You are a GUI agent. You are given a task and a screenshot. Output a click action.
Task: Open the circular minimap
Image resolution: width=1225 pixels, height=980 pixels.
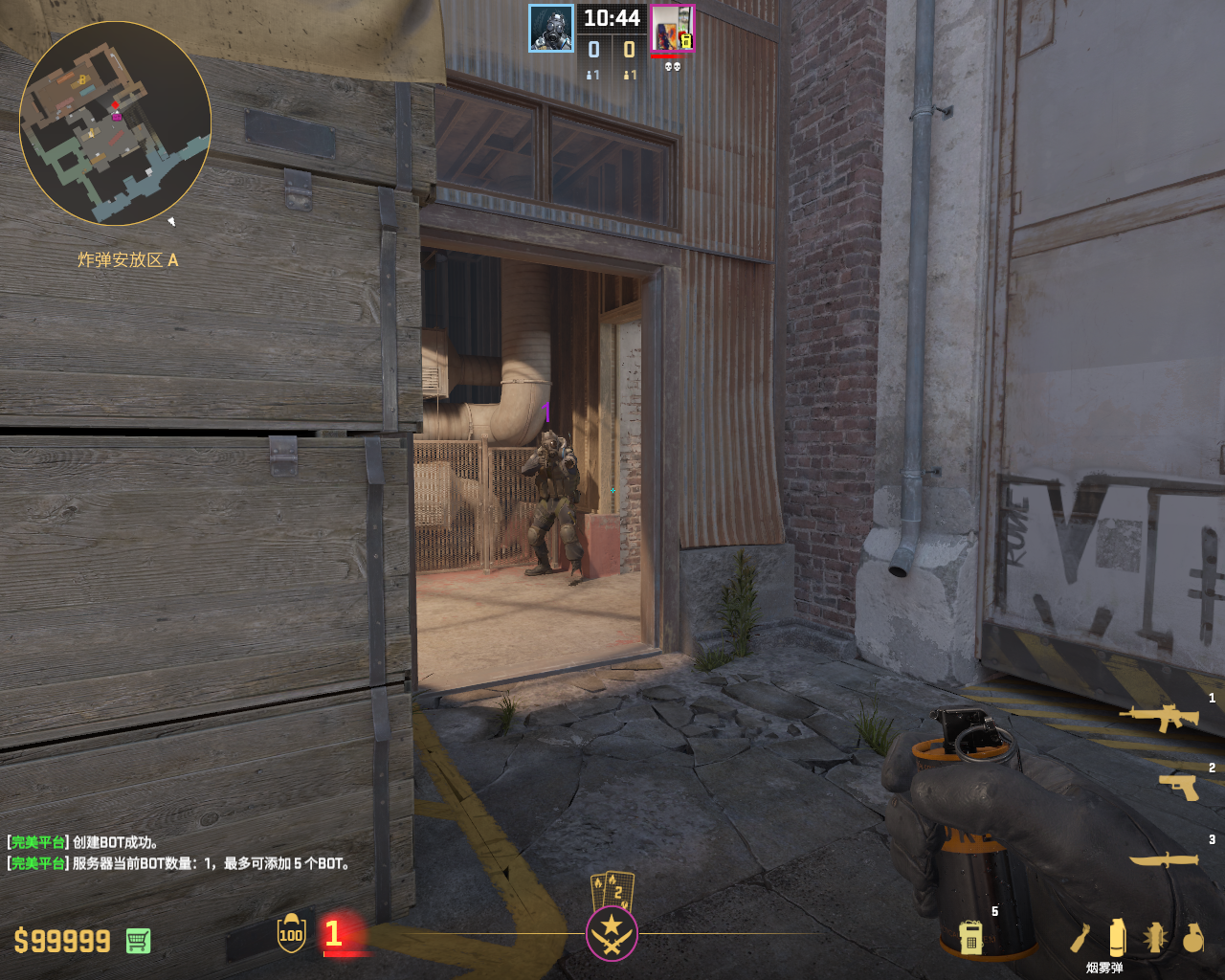[115, 124]
